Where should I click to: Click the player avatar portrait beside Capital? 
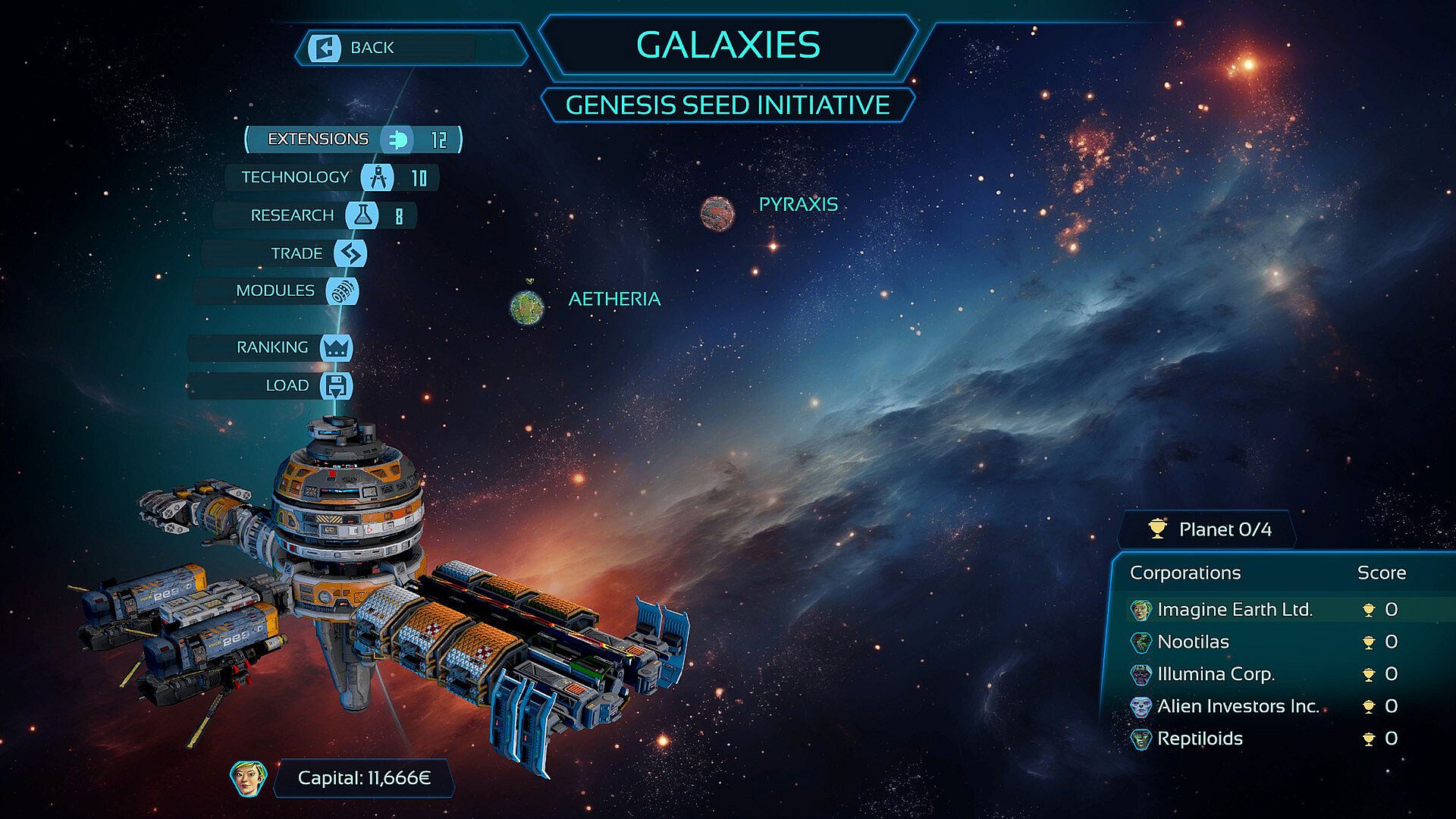[x=248, y=778]
